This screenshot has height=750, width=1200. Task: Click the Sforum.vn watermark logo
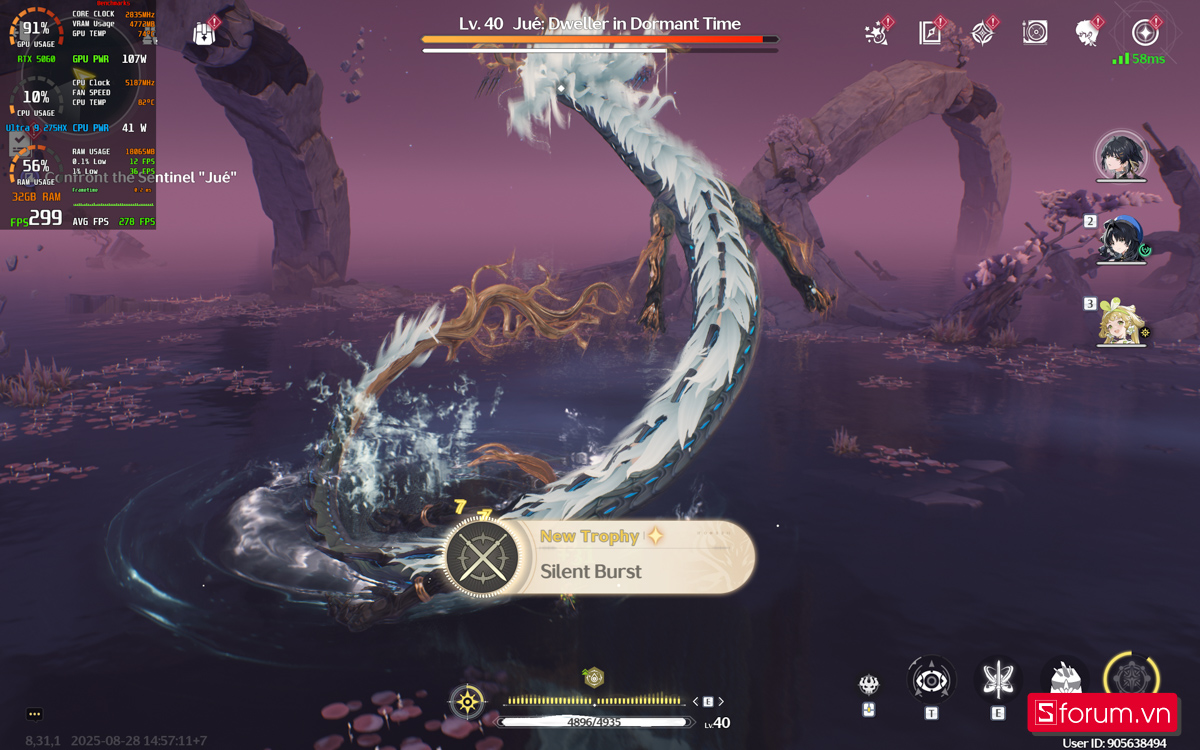[x=1102, y=713]
